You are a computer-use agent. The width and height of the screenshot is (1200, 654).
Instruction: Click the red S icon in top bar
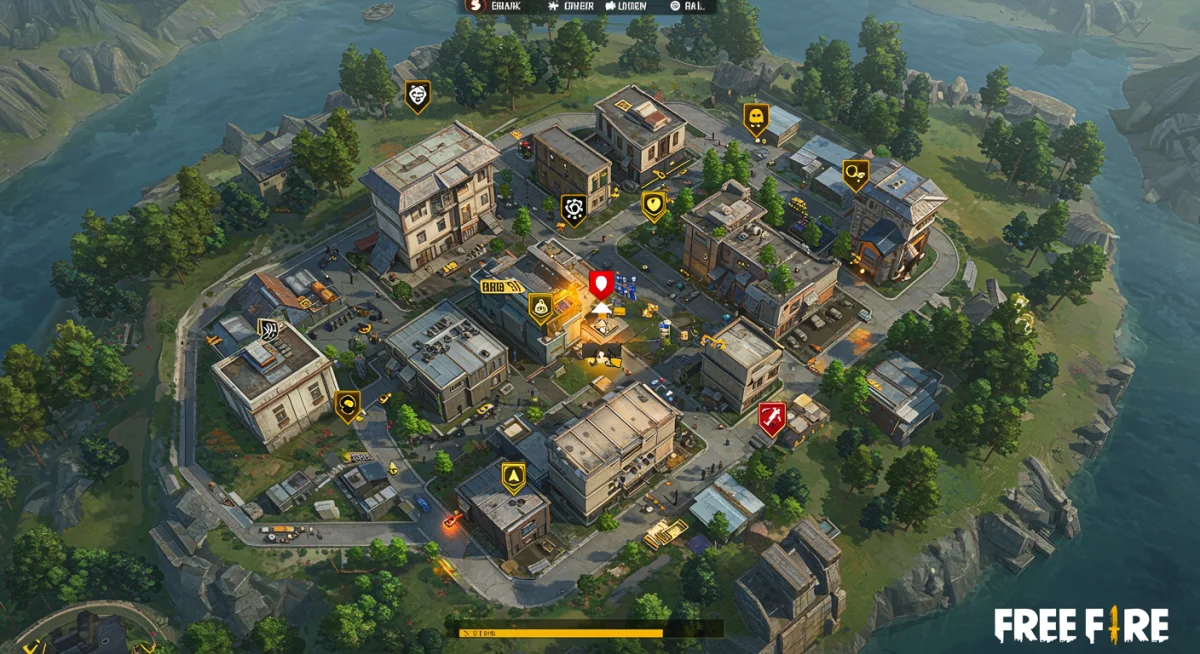[x=474, y=6]
